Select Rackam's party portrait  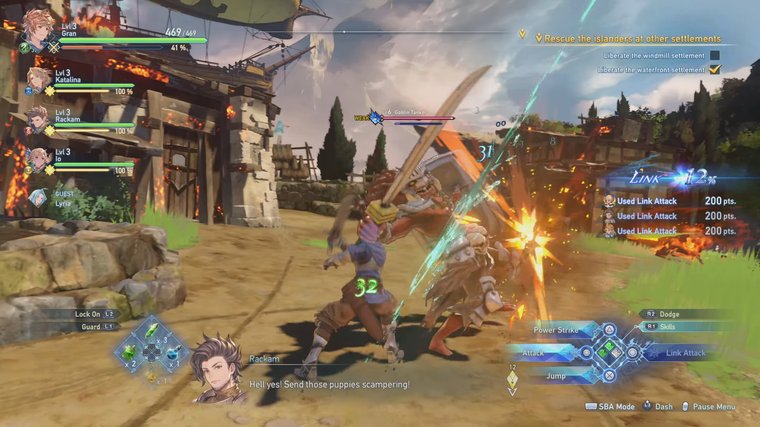(x=38, y=118)
